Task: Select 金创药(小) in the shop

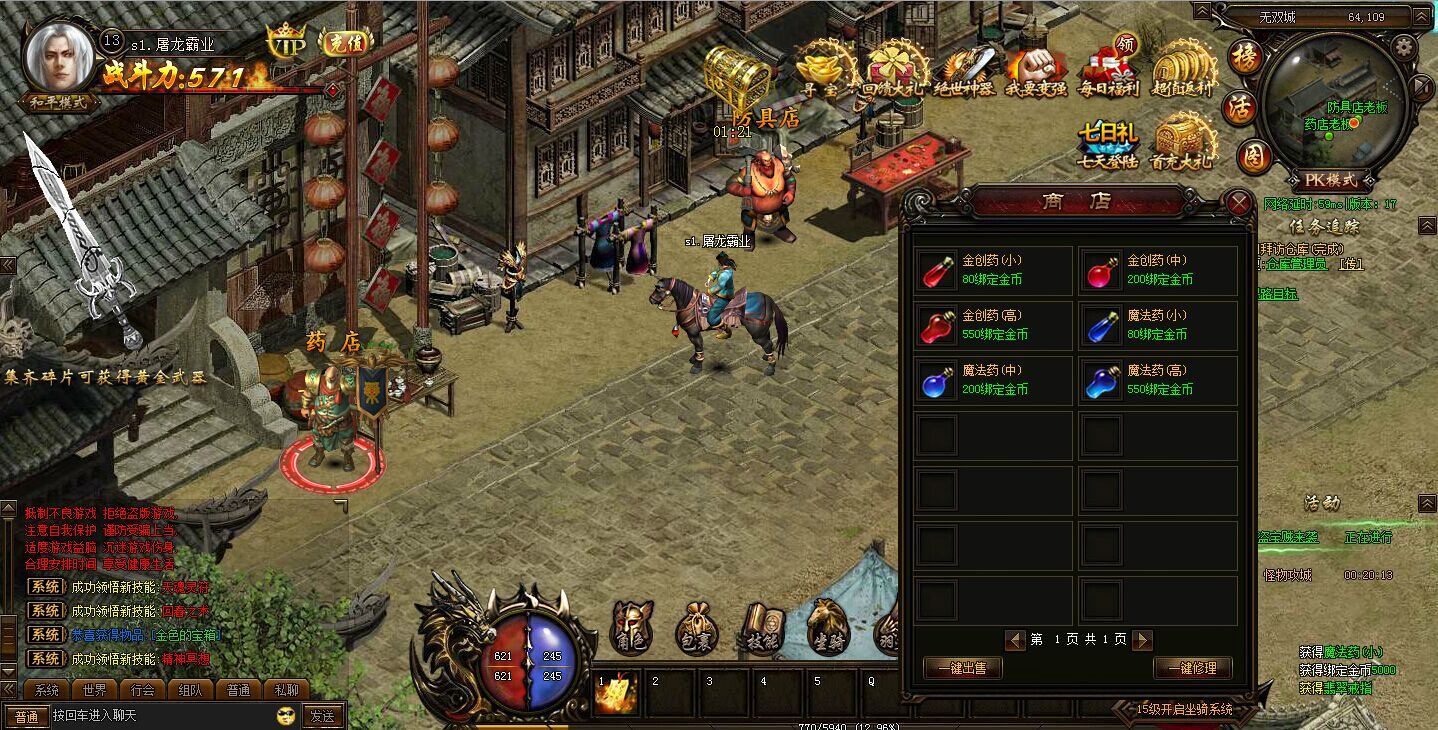Action: pyautogui.click(x=993, y=270)
